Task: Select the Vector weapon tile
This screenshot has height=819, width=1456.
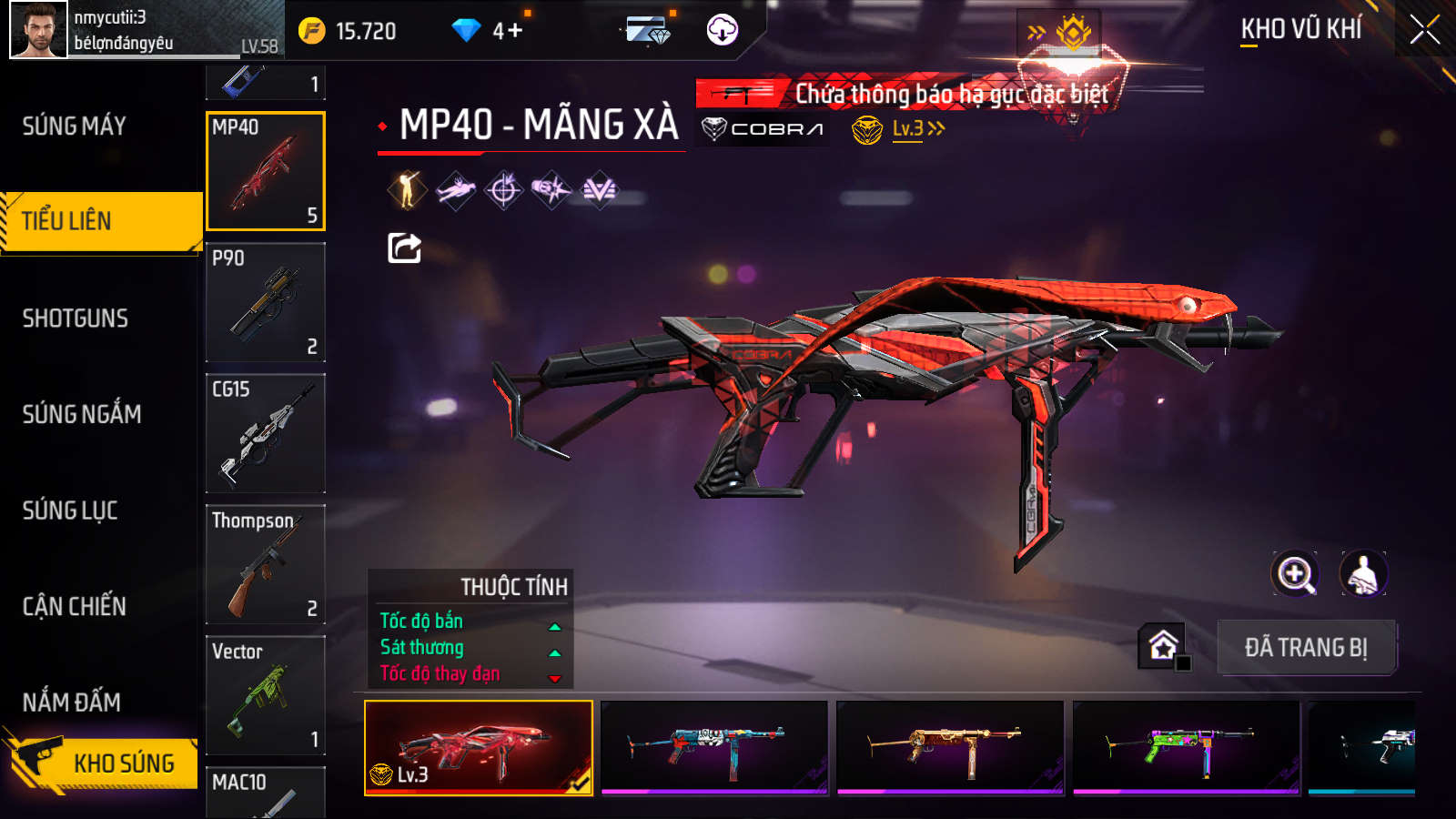Action: click(266, 695)
